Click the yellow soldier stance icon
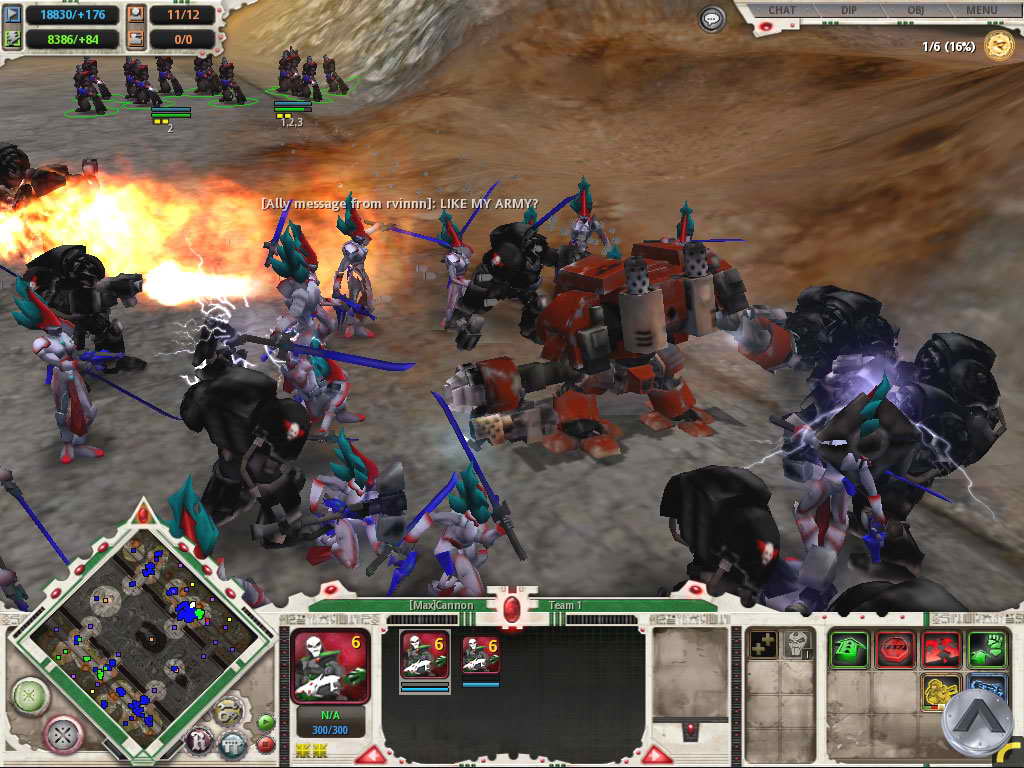The height and width of the screenshot is (768, 1024). click(x=941, y=692)
